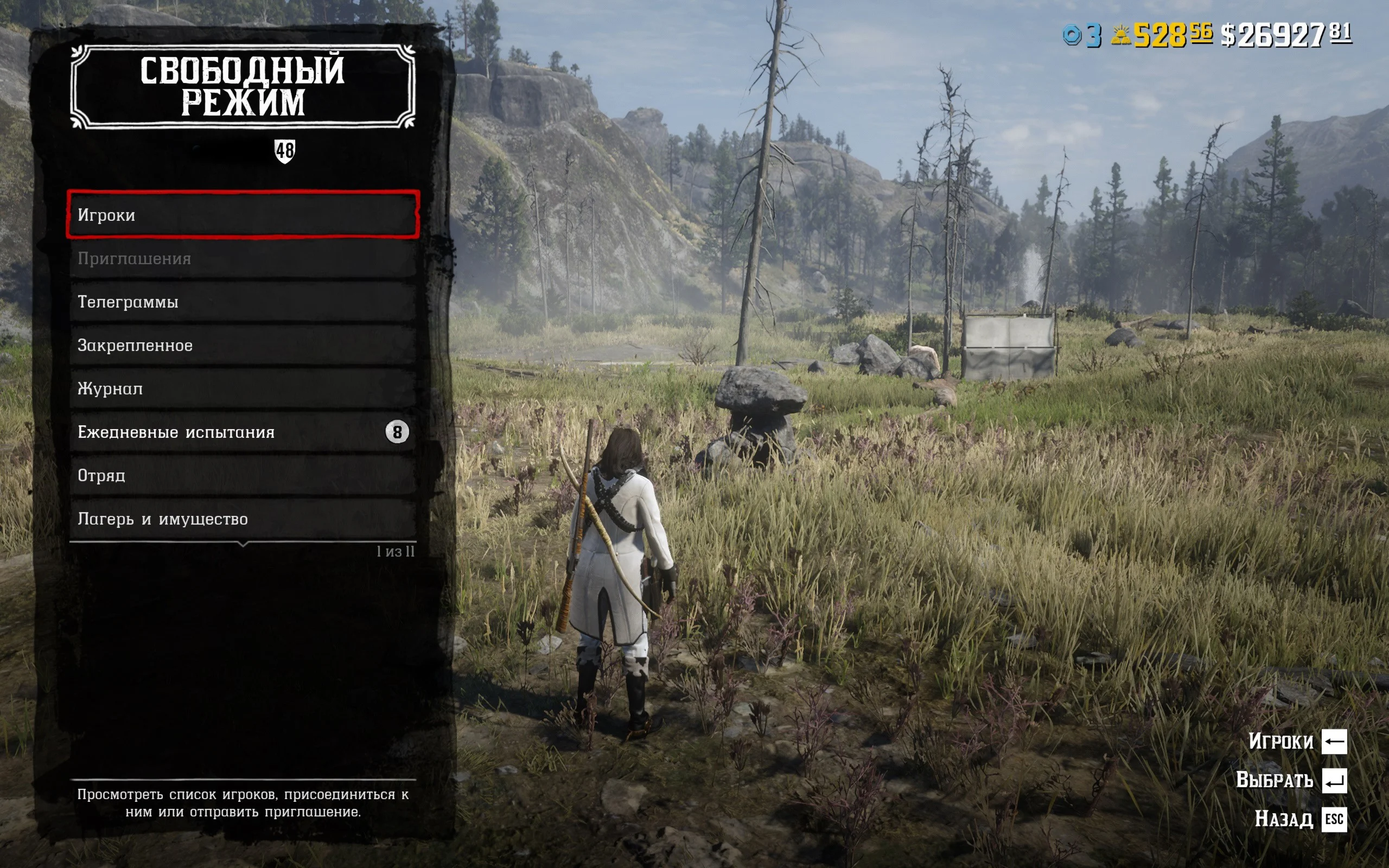
Task: Open the Журнал entry
Action: (243, 388)
